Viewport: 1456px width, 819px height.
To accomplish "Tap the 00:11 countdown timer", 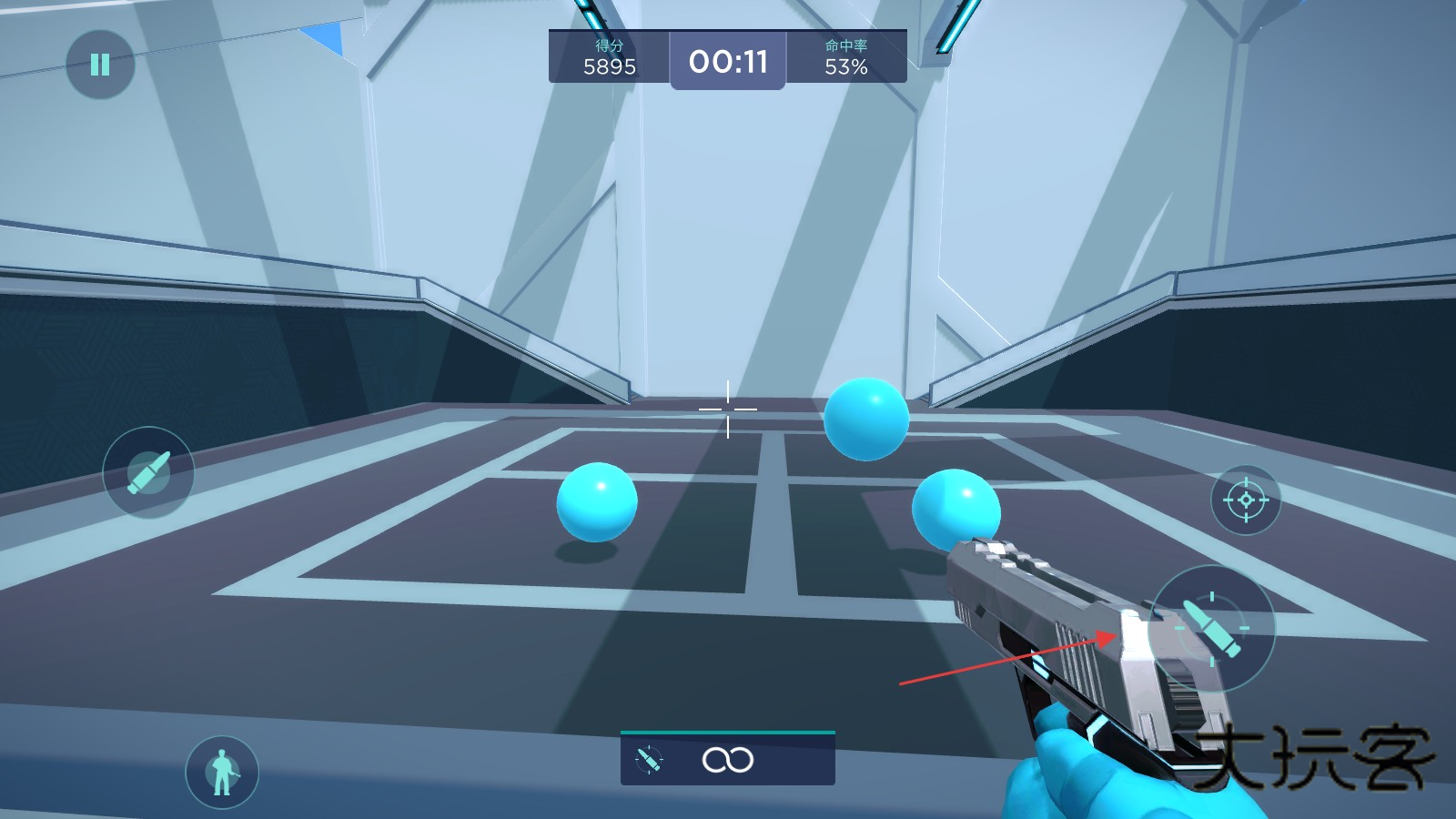I will click(728, 60).
